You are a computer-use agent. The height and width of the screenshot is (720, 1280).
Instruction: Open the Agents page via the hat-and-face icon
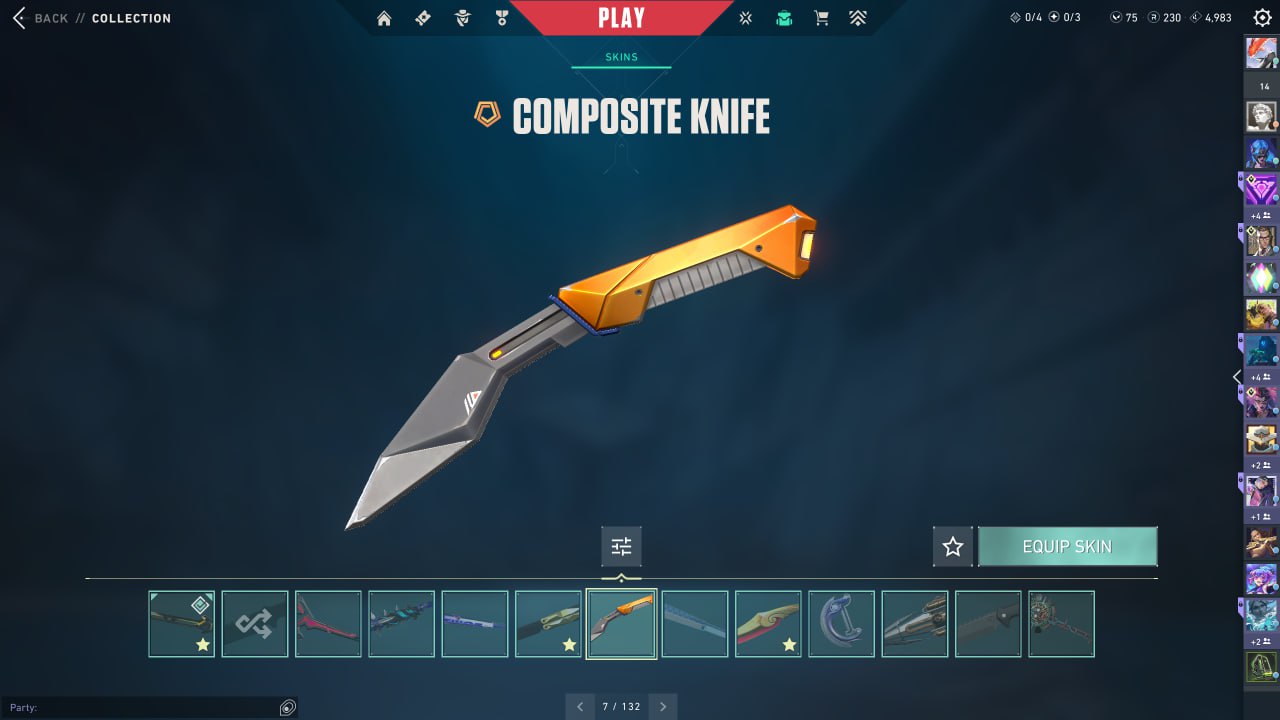462,18
